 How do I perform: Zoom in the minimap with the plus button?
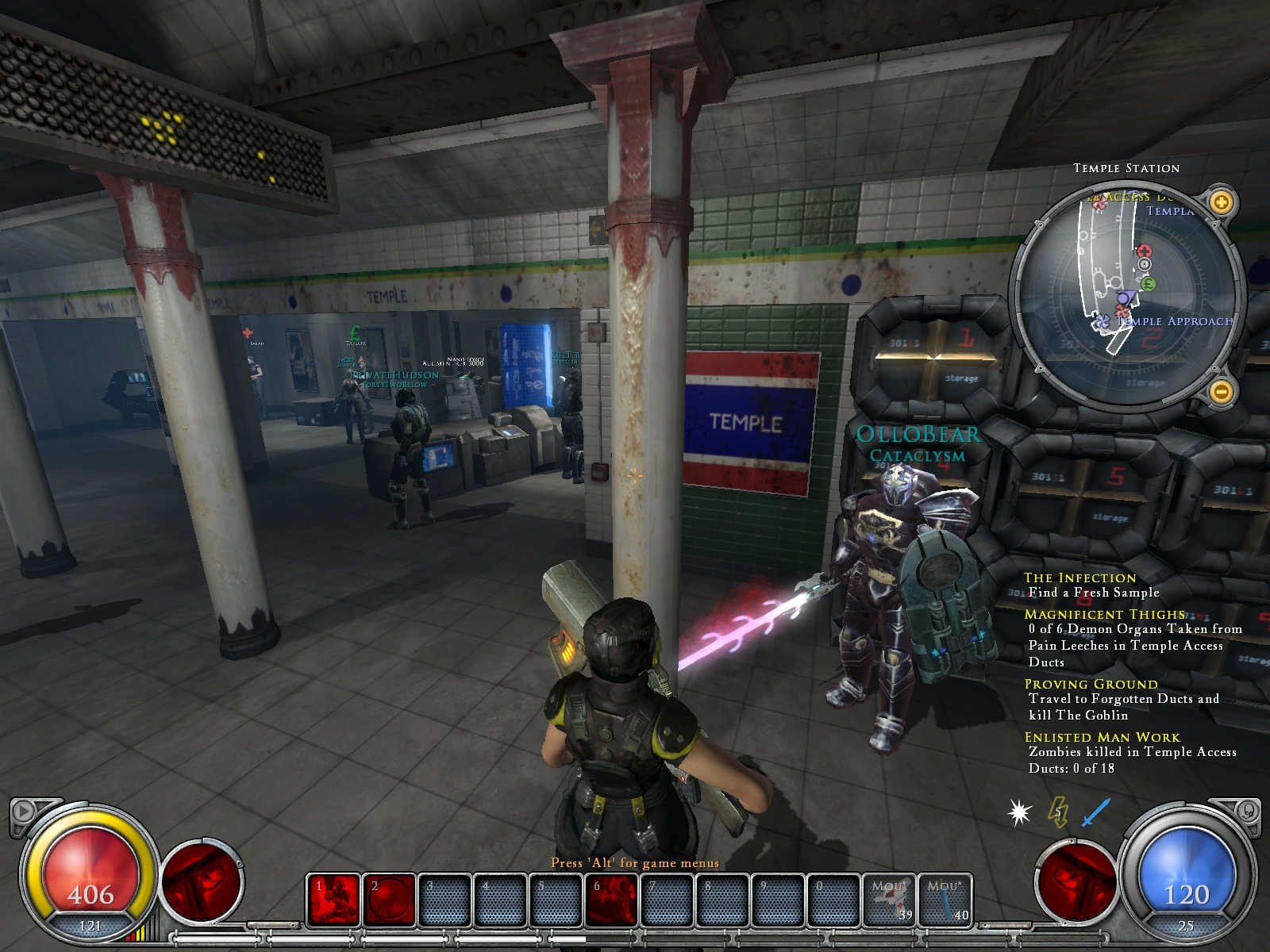pos(1222,202)
